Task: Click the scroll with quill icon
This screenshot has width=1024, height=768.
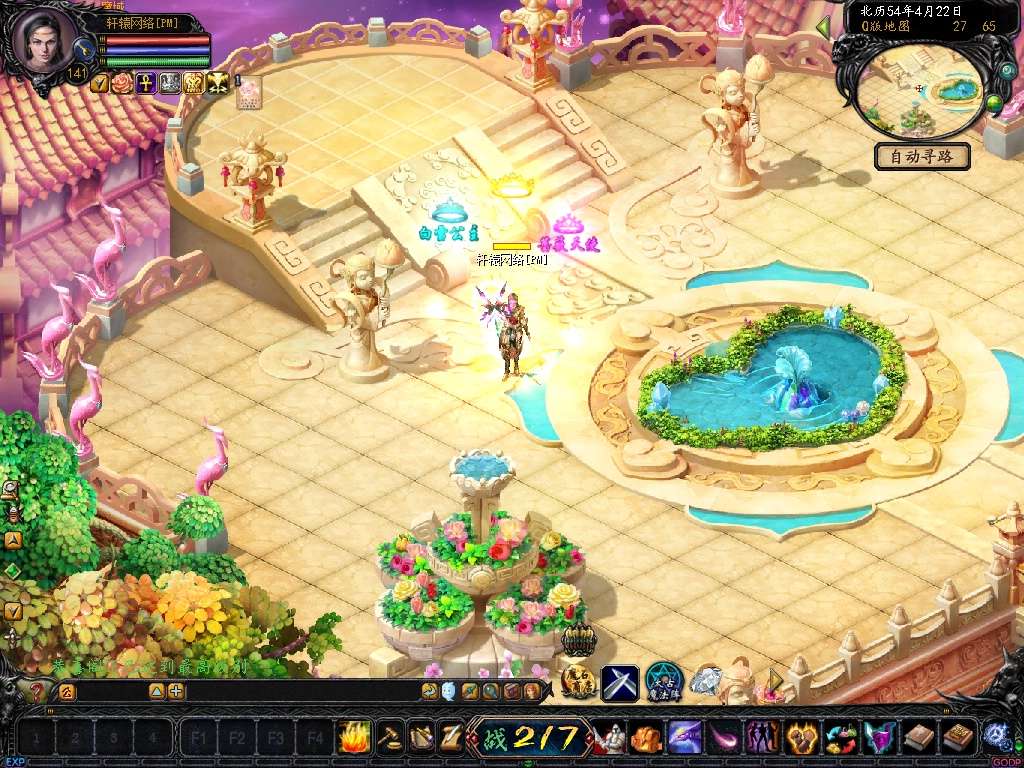Action: [x=450, y=738]
